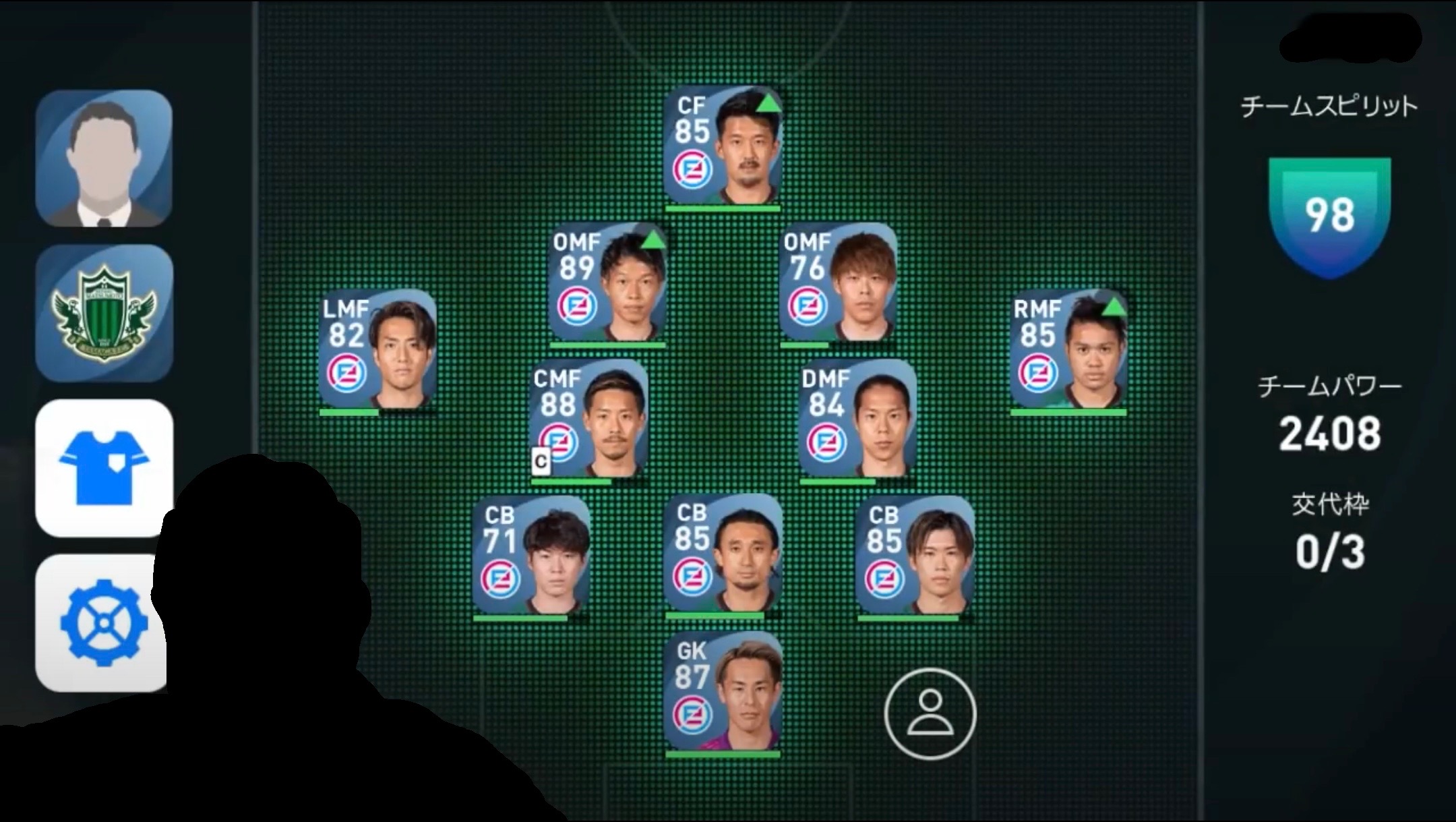Select the RMF player rated 85

1068,351
